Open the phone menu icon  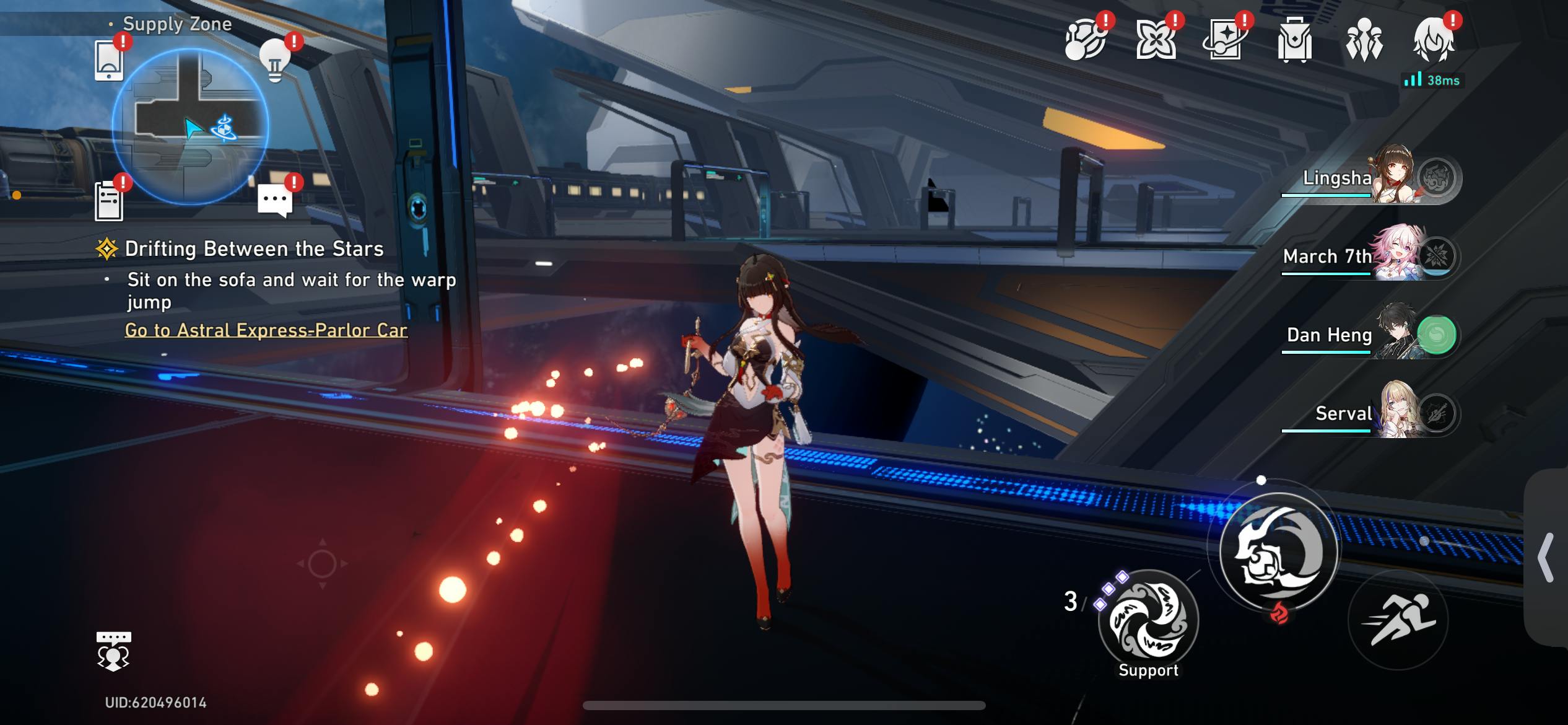tap(109, 61)
